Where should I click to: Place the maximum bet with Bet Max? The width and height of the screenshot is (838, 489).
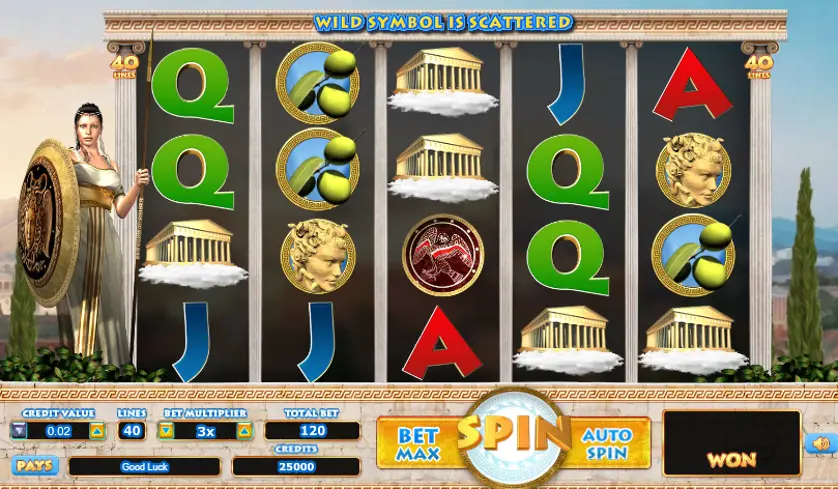pos(418,443)
